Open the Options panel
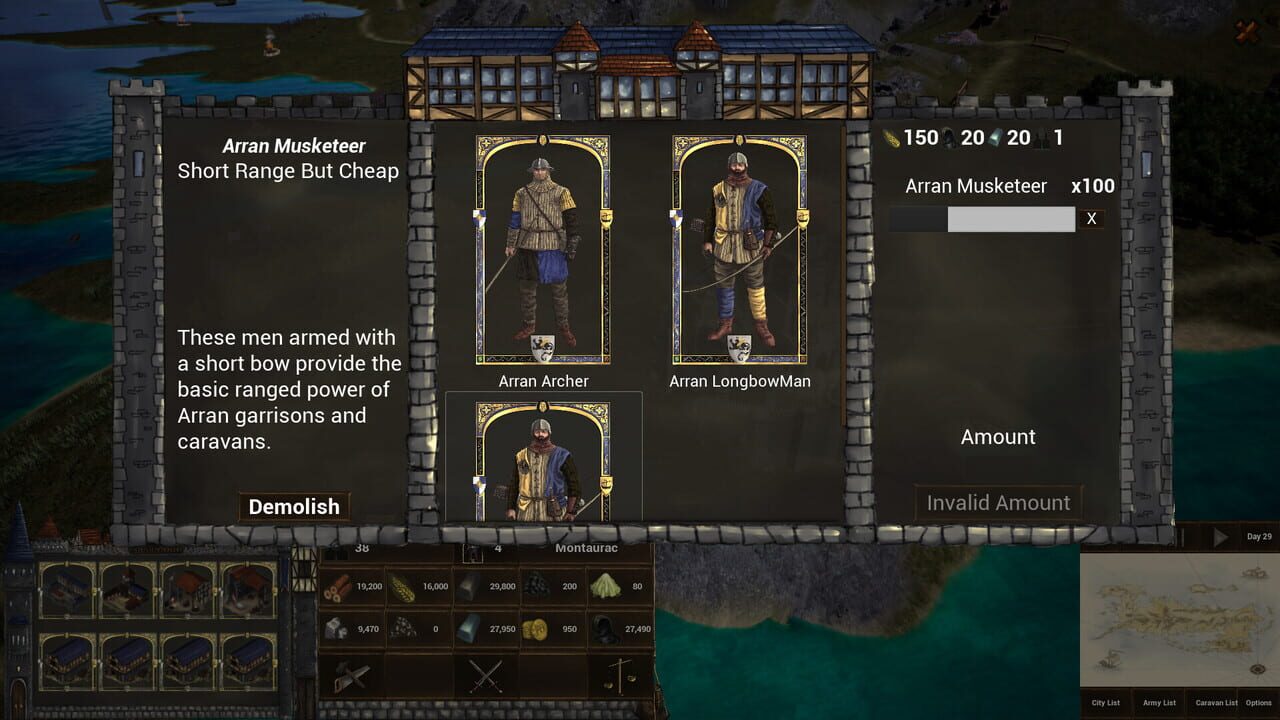The width and height of the screenshot is (1280, 720). tap(1258, 703)
